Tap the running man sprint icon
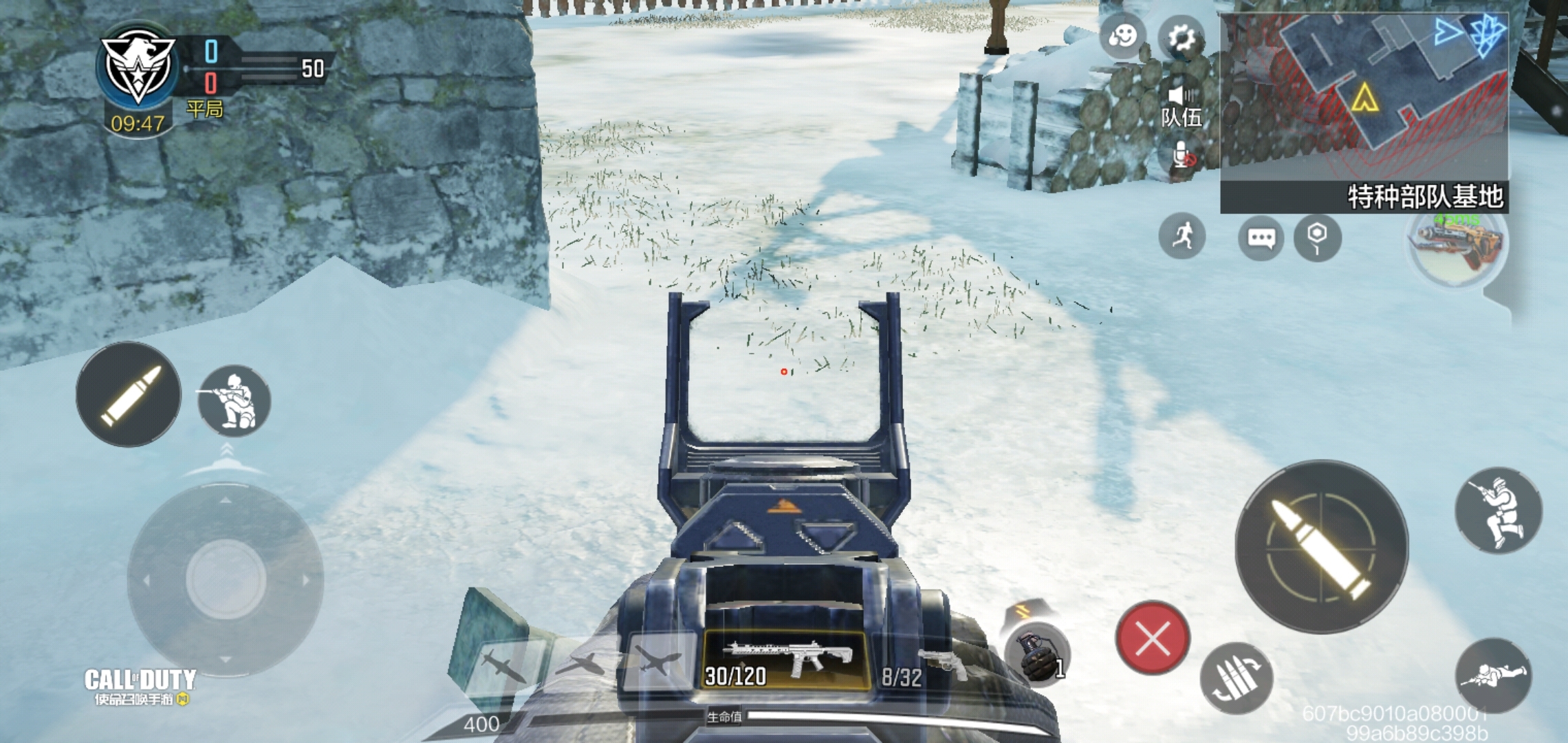 (x=1182, y=237)
